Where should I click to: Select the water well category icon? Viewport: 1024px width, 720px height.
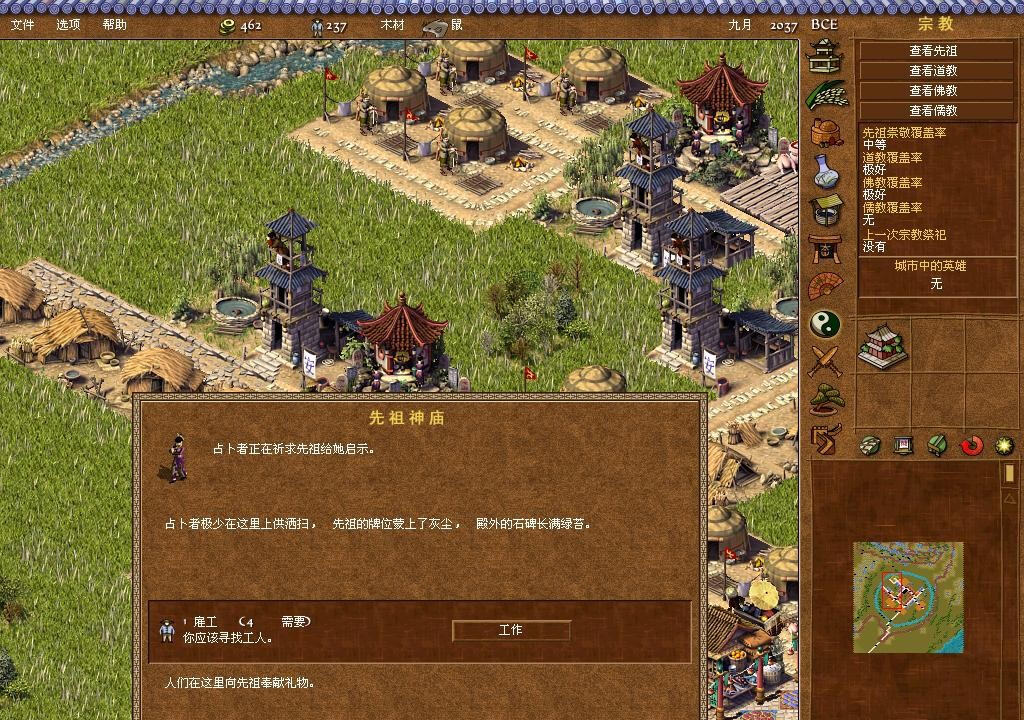tap(825, 209)
